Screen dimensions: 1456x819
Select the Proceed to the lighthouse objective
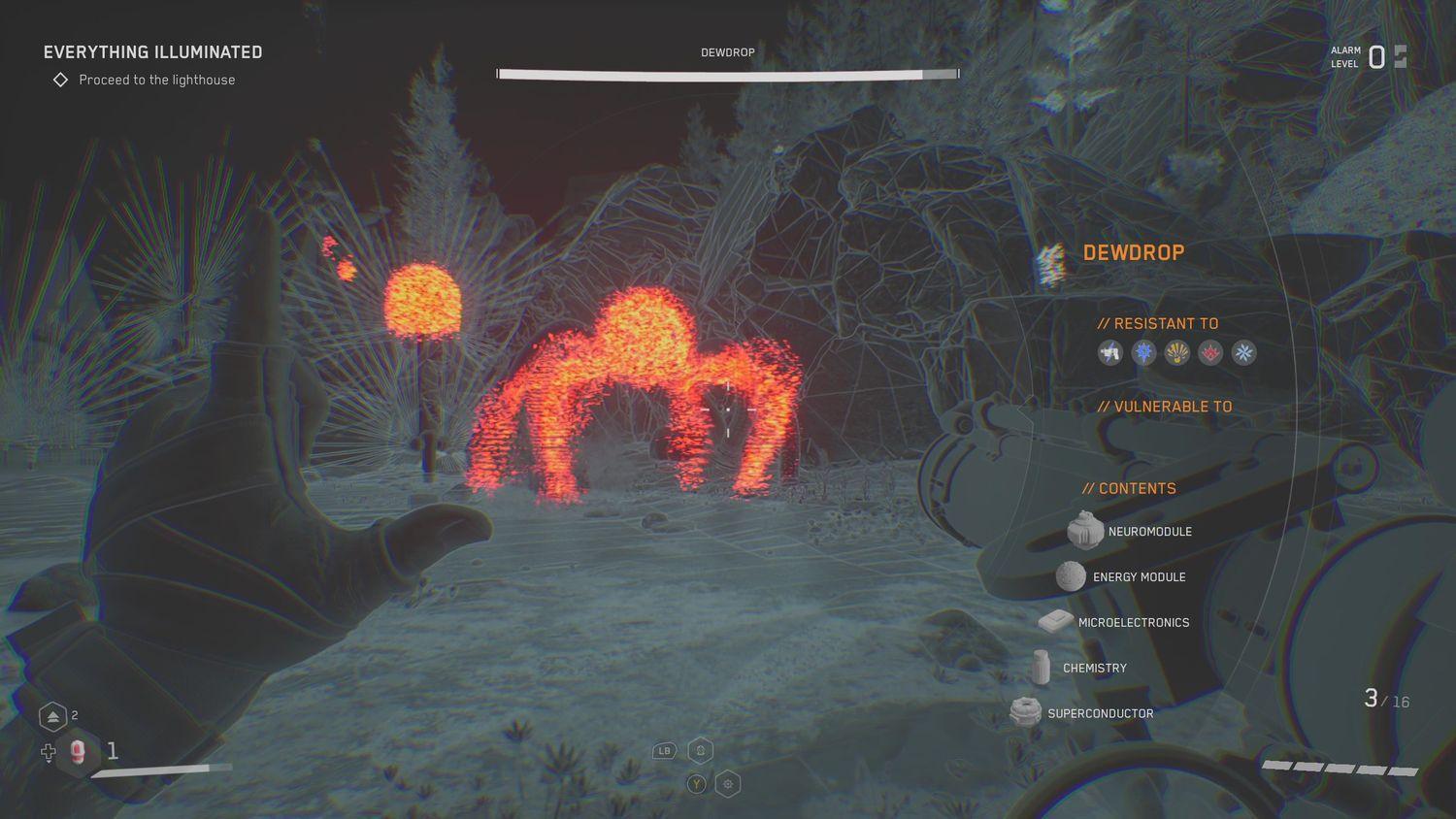[156, 81]
